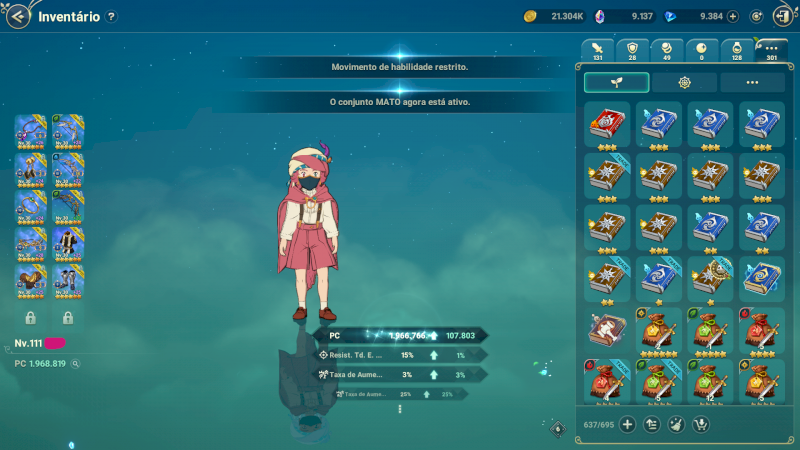The width and height of the screenshot is (800, 450).
Task: Select the white-haired character portrait item
Action: click(x=606, y=332)
